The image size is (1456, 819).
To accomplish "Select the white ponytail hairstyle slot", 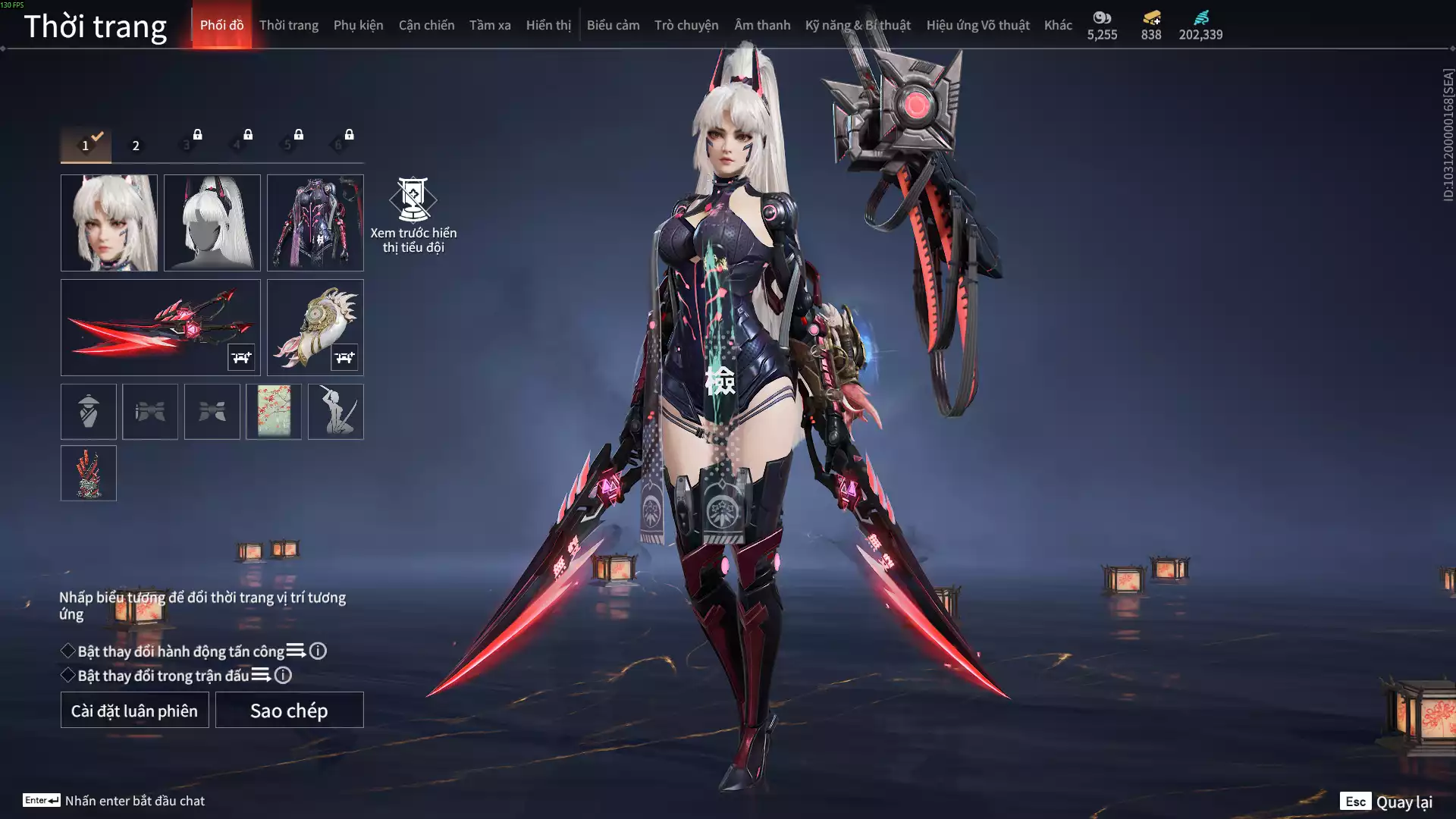I will point(212,223).
